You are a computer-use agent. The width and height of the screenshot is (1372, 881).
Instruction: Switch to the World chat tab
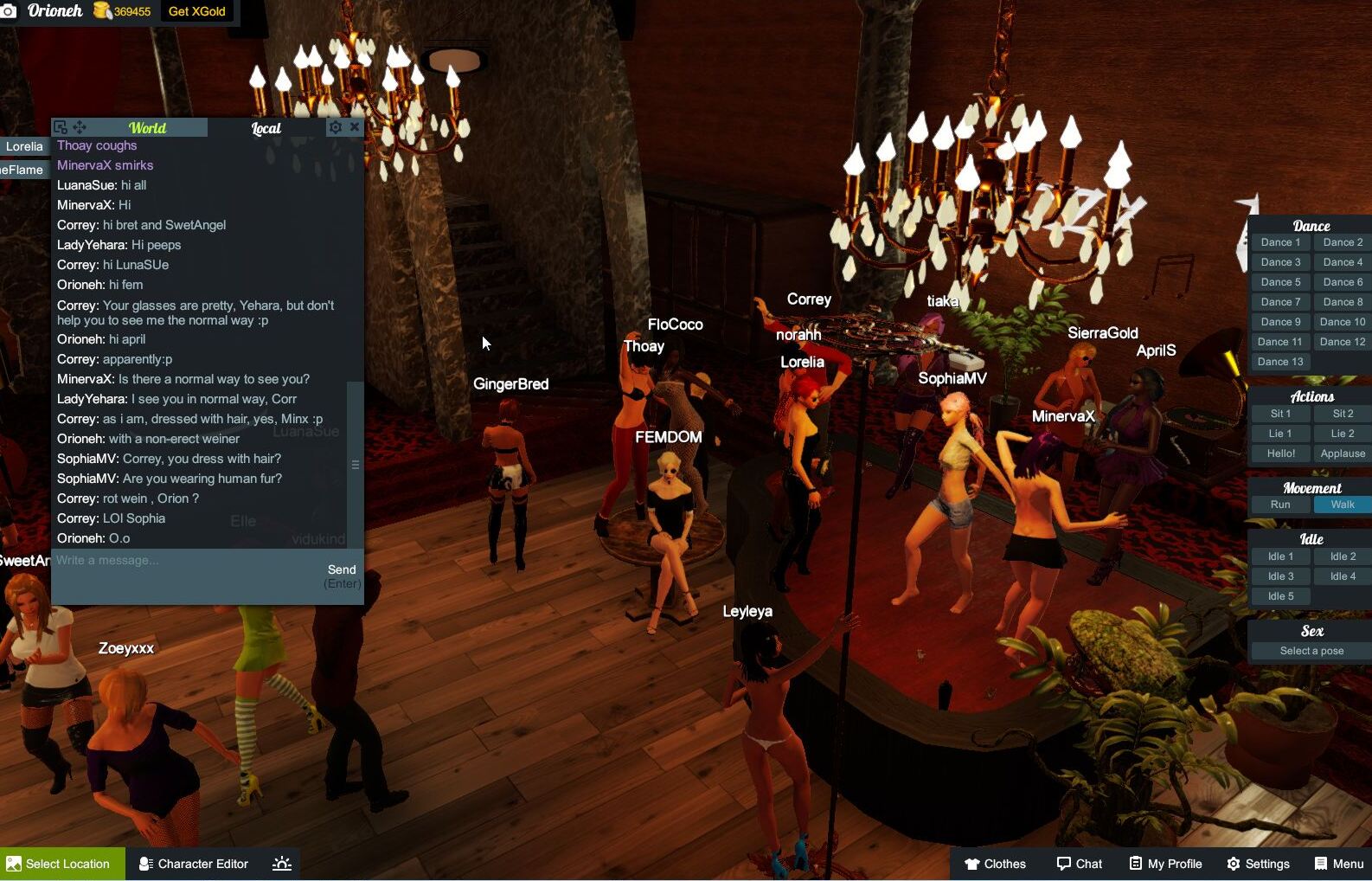[x=147, y=127]
